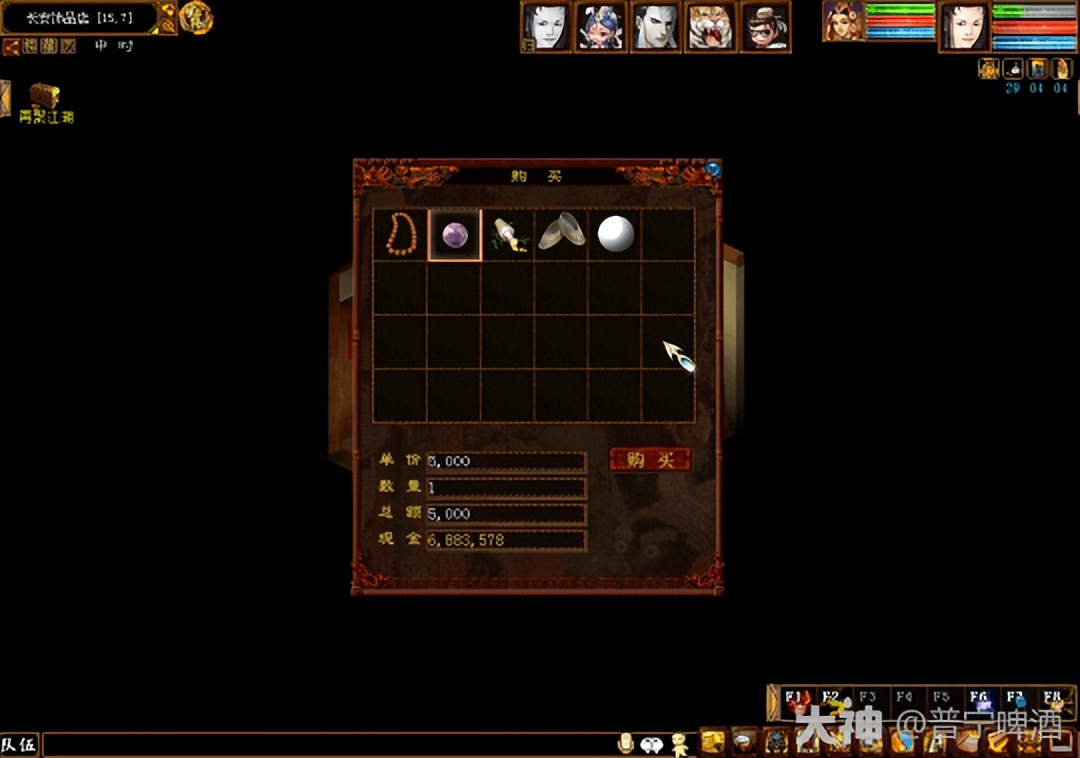Click the red 购买 purchase button
The image size is (1080, 758).
(650, 460)
